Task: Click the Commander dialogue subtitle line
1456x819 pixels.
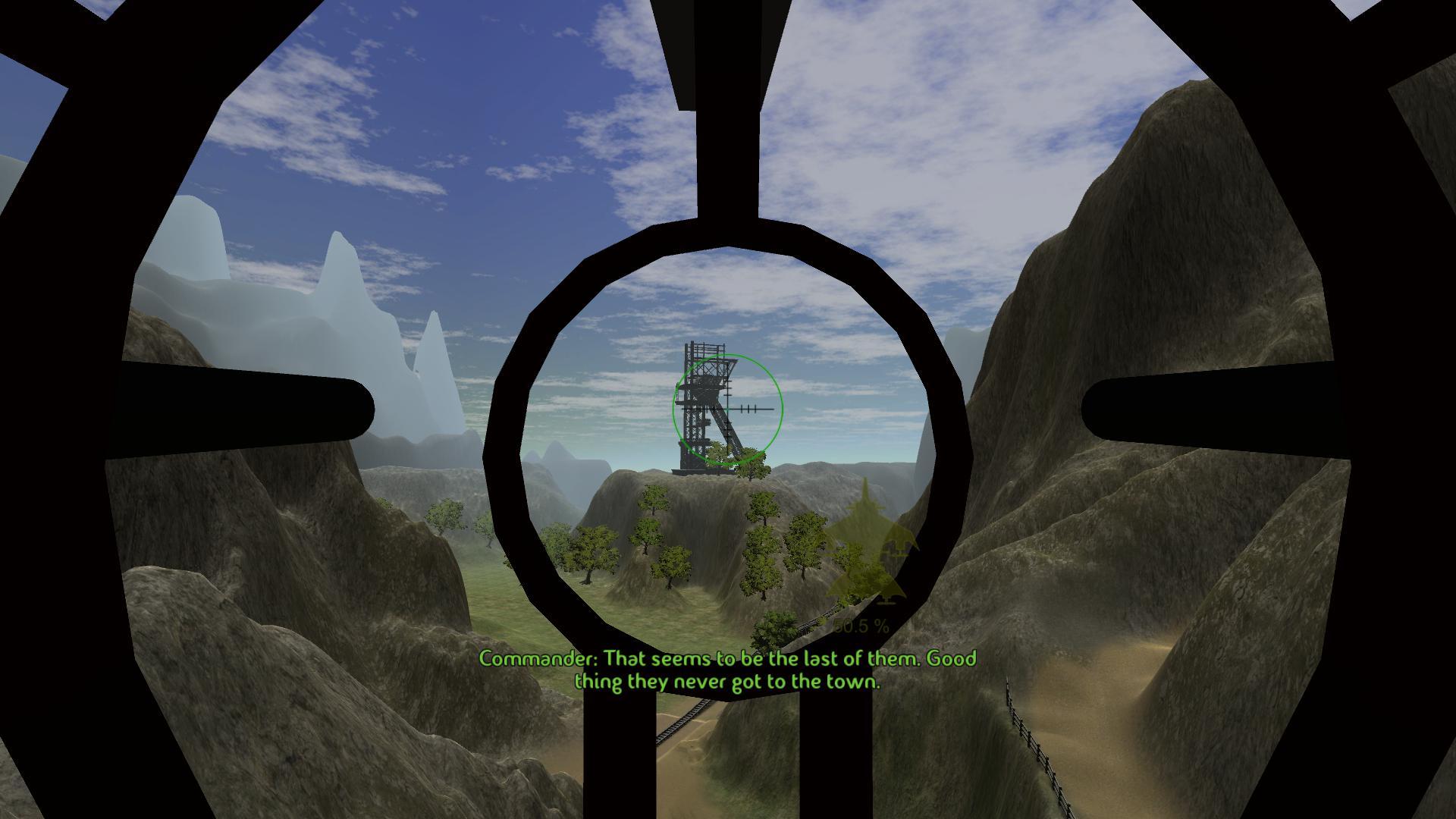Action: (x=728, y=660)
